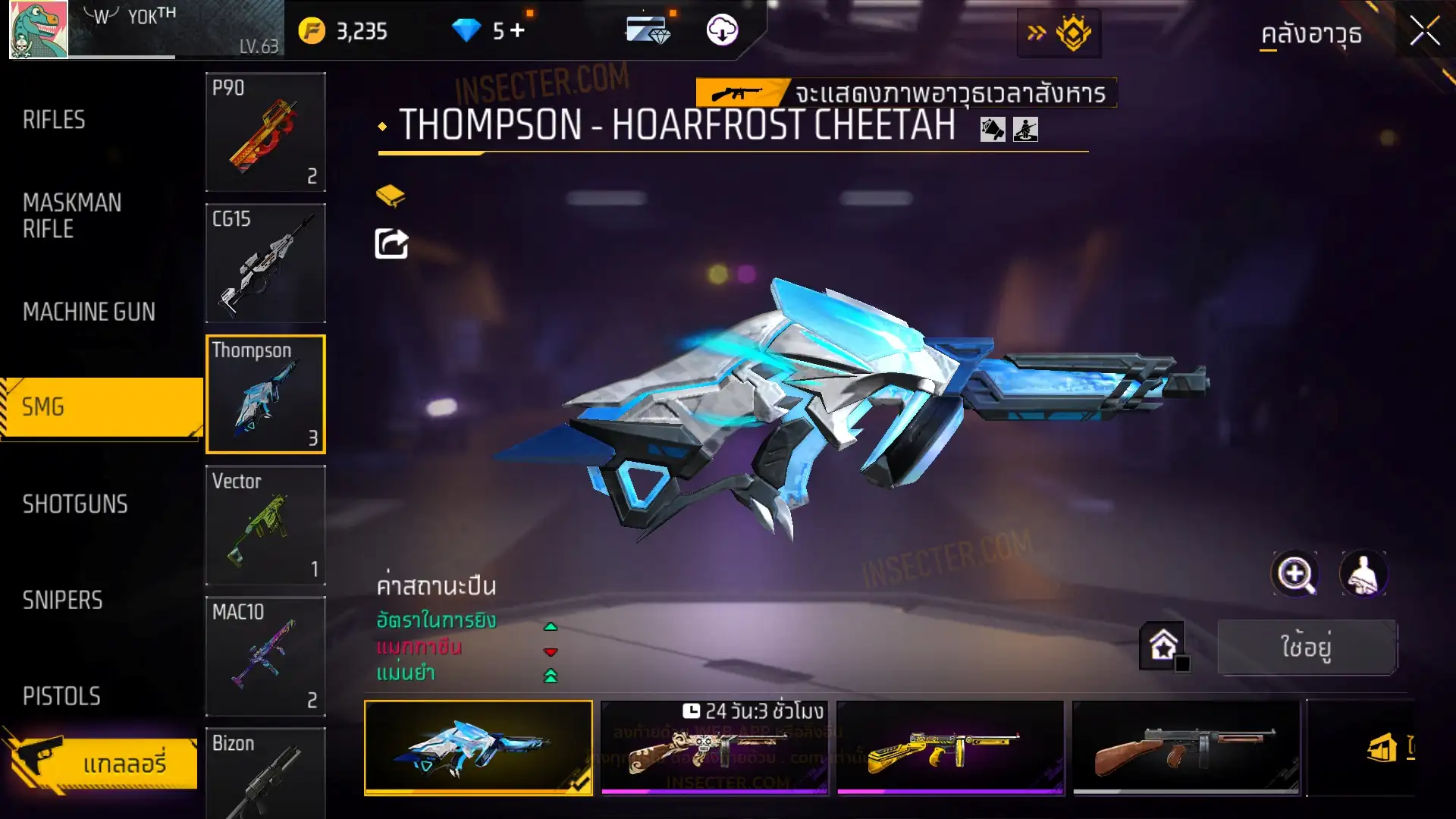Select the Bizon weapon tile
The image size is (1456, 819).
pyautogui.click(x=265, y=773)
